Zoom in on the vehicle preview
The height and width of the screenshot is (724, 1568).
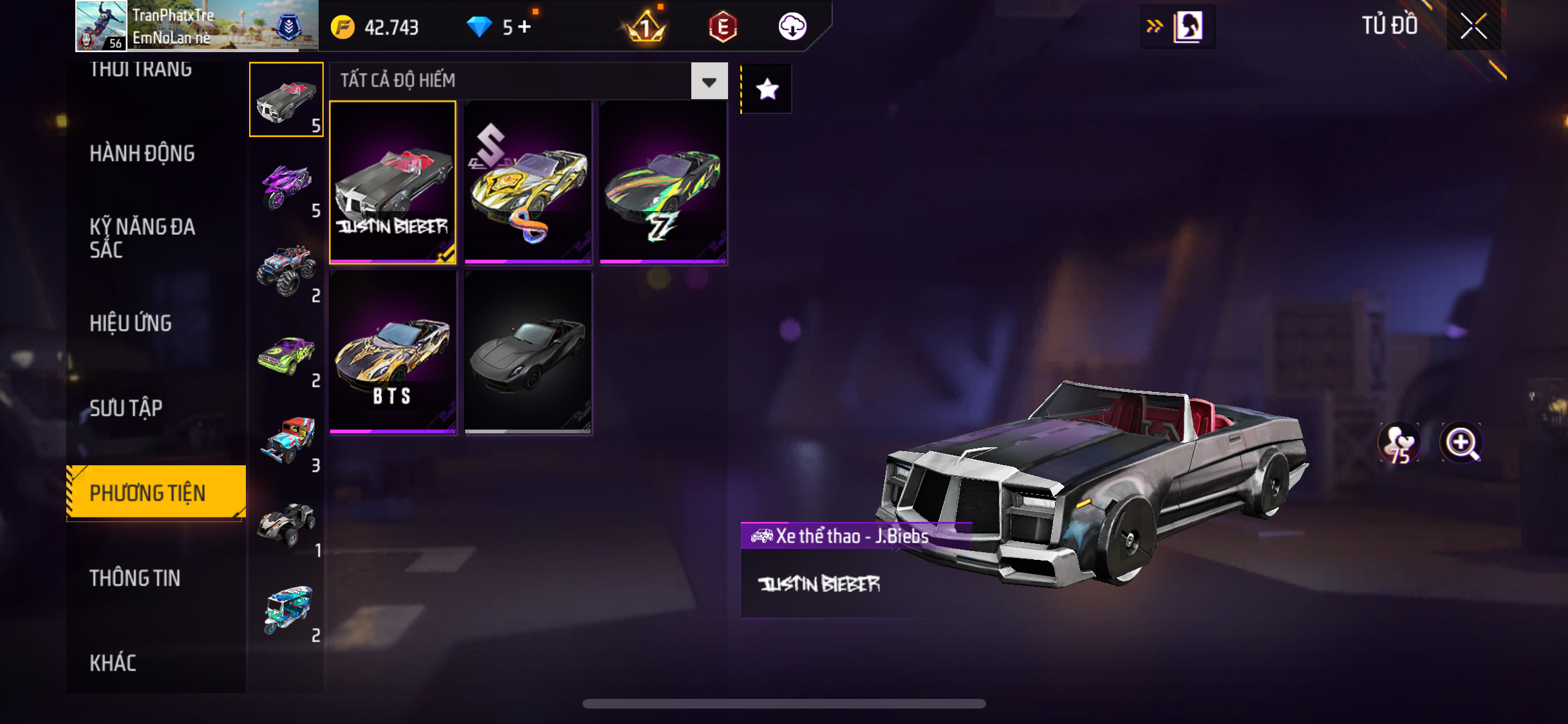click(1461, 443)
